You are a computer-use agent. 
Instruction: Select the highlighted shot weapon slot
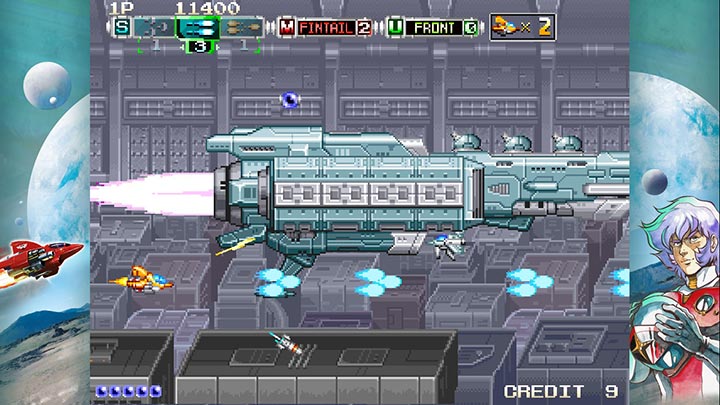point(199,28)
